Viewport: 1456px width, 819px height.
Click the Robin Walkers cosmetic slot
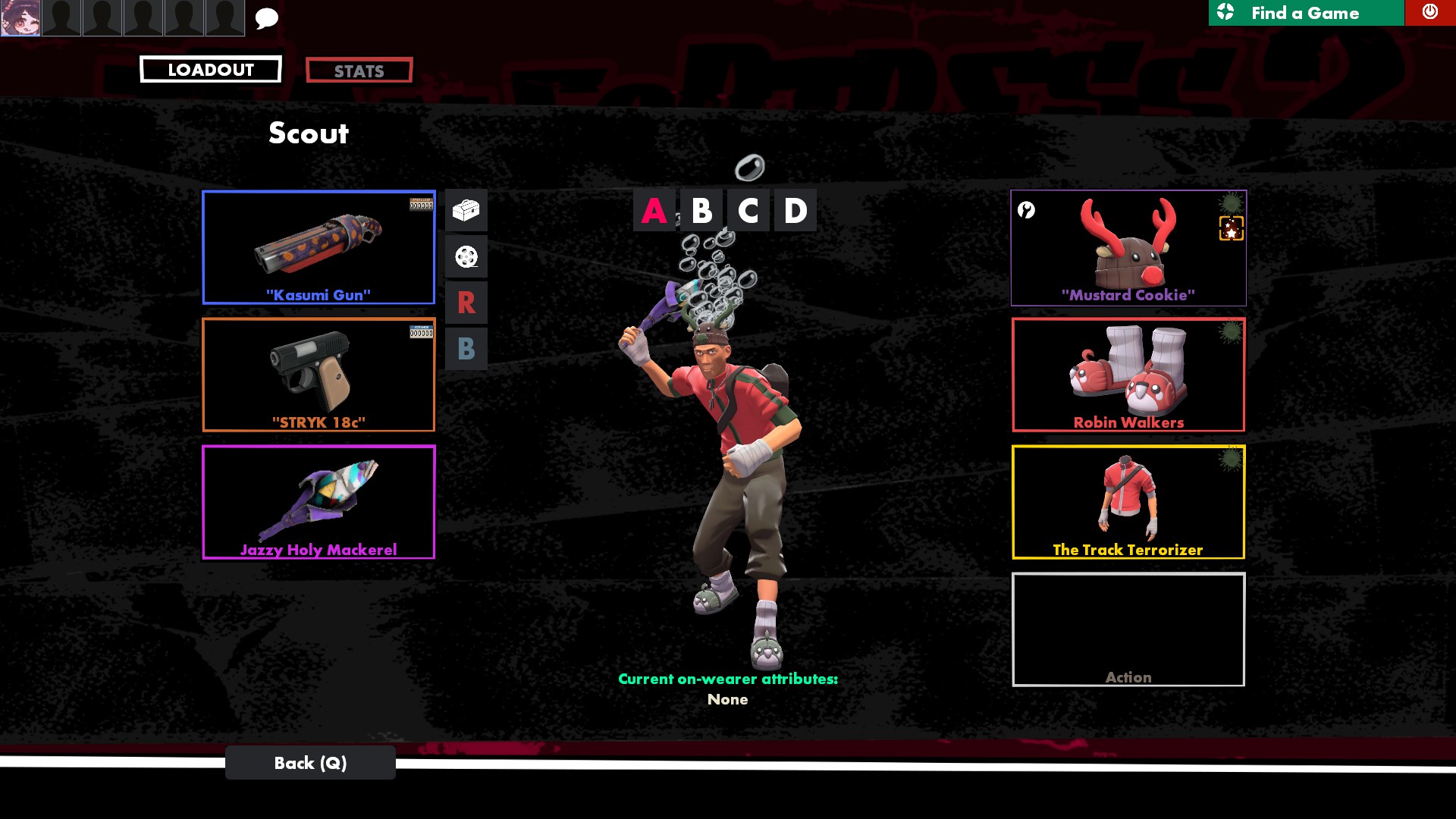pos(1128,375)
